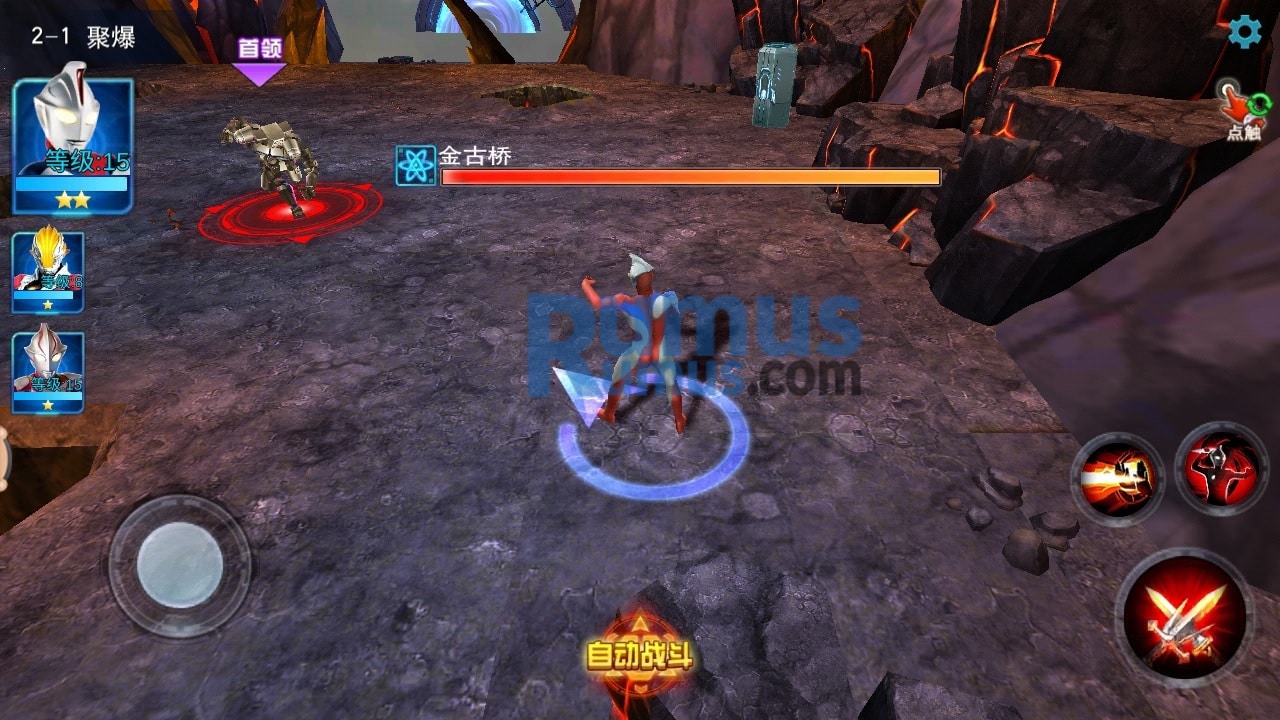Image resolution: width=1280 pixels, height=720 pixels.
Task: Open settings with the gear icon
Action: [1245, 32]
